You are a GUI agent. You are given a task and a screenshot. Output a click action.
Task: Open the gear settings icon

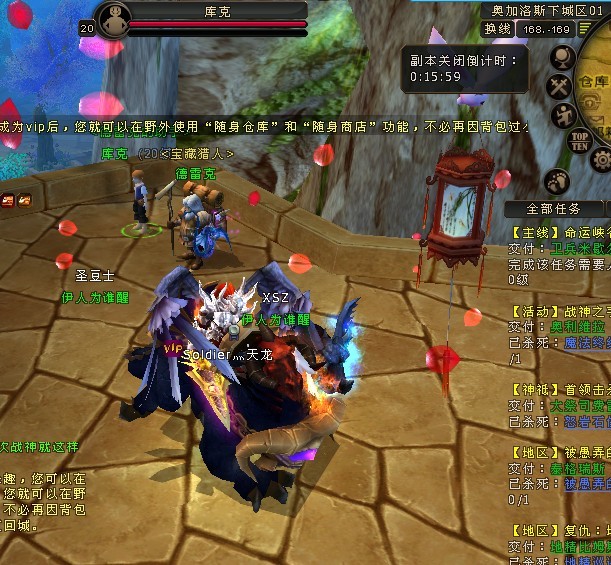[x=601, y=159]
